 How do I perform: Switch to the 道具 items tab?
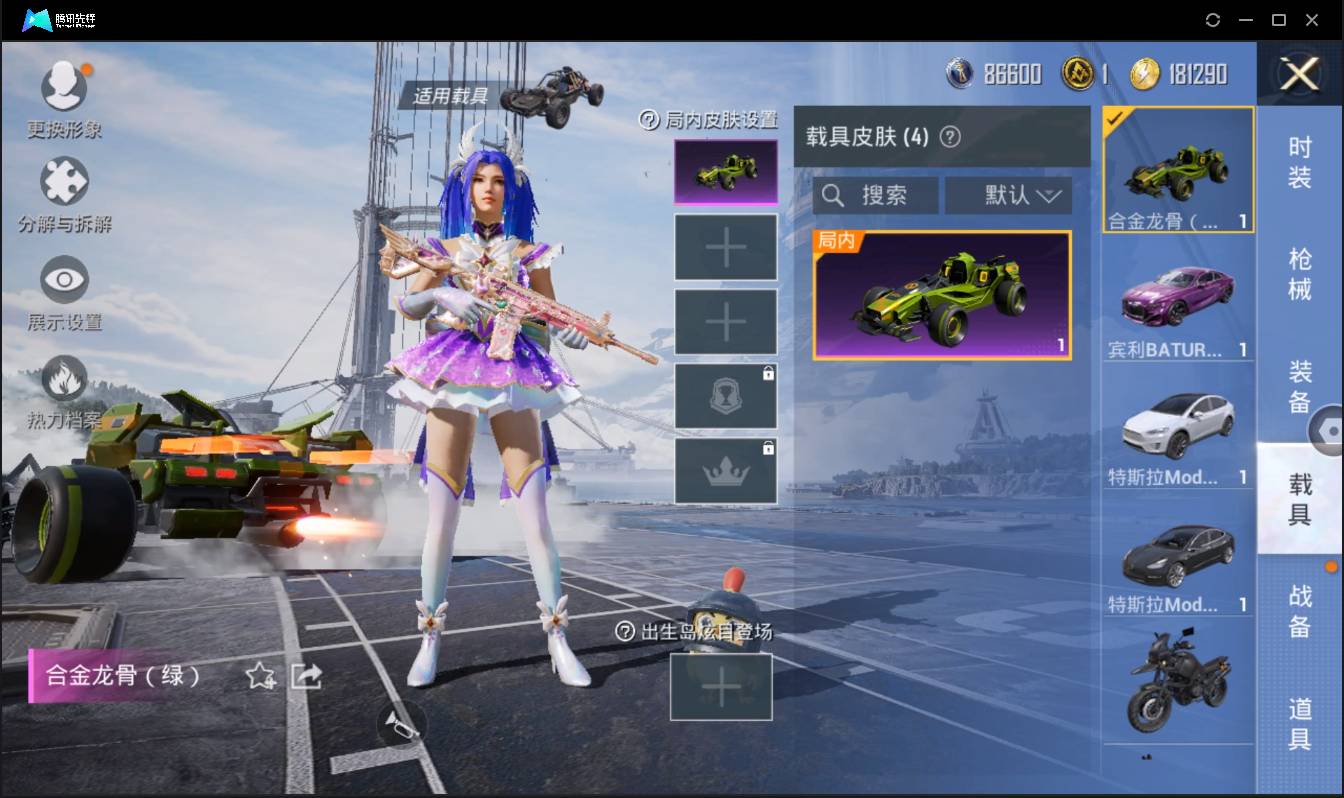(x=1299, y=723)
